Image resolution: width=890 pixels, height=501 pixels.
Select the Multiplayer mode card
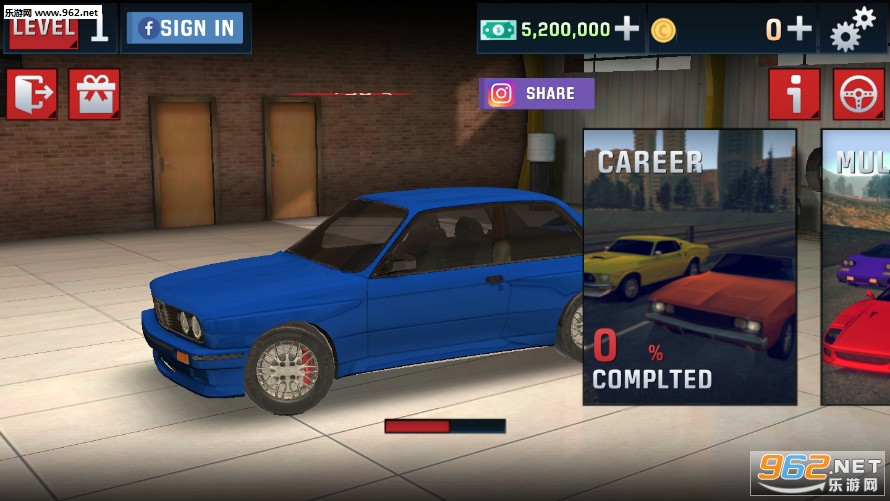856,267
